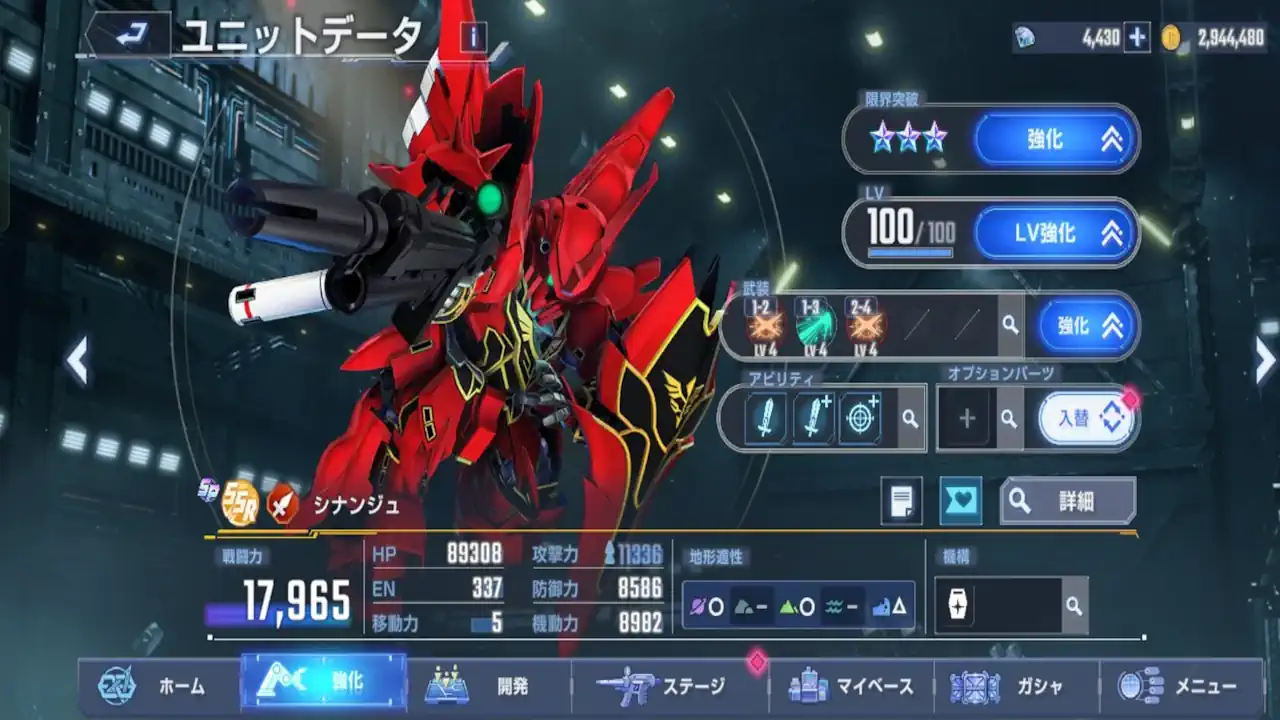The width and height of the screenshot is (1280, 720).
Task: Add gems with the plus button
Action: pos(1137,38)
